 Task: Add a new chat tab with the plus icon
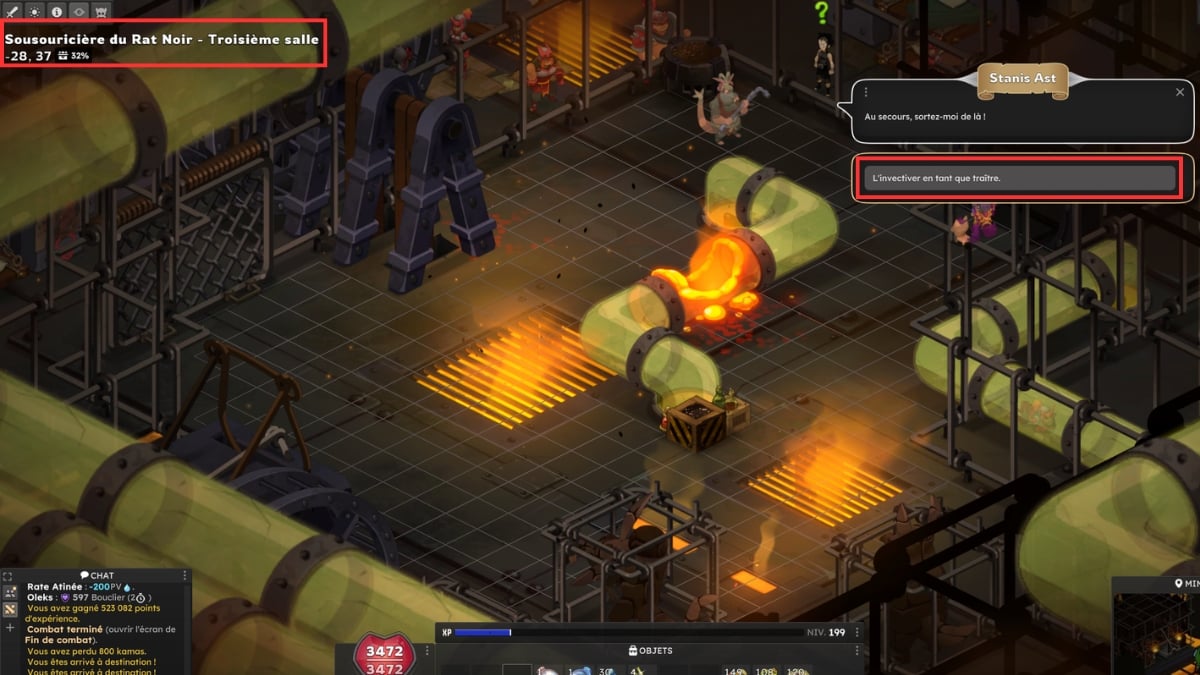click(10, 628)
